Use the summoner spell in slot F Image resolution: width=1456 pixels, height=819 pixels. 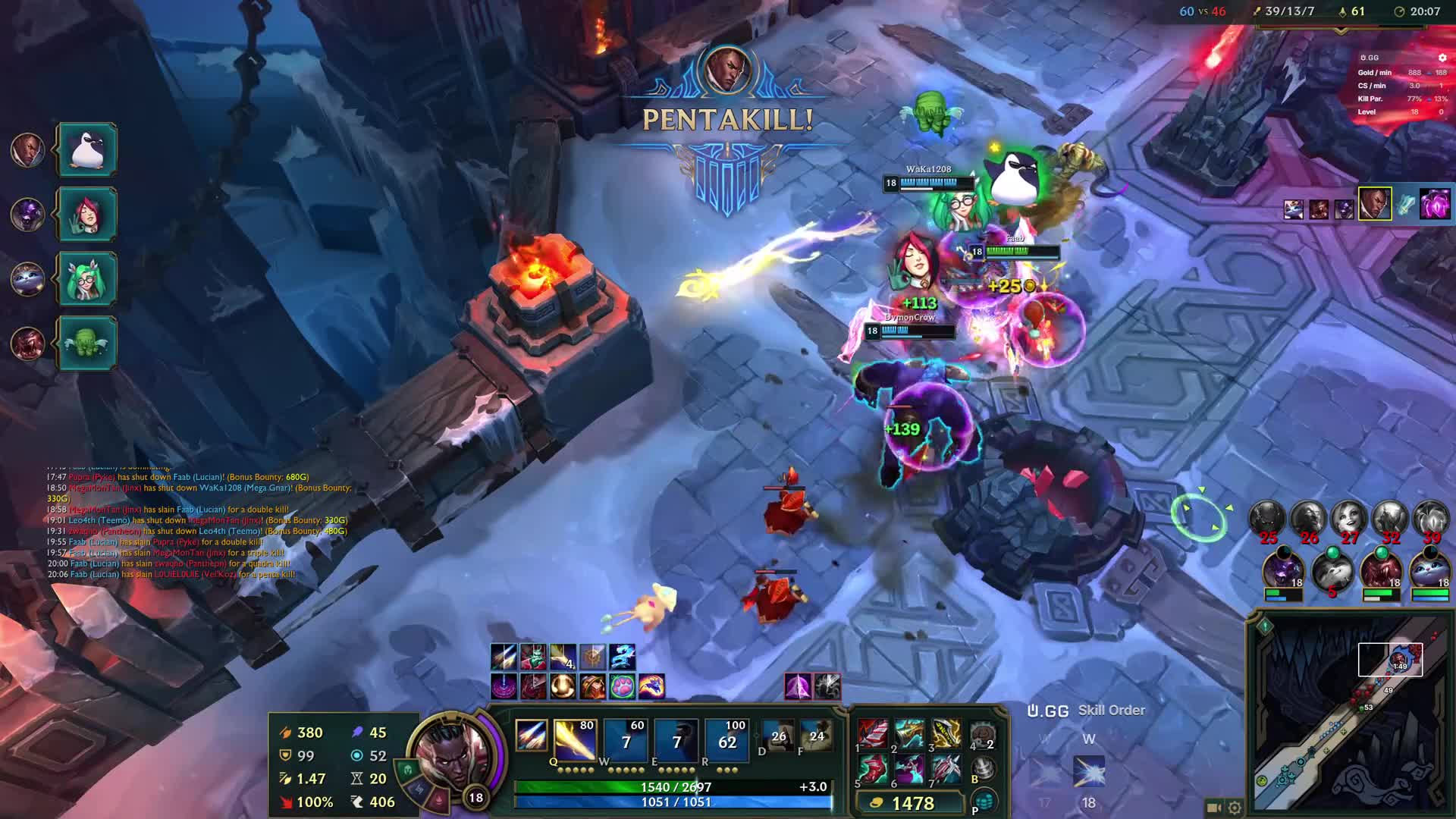click(816, 736)
